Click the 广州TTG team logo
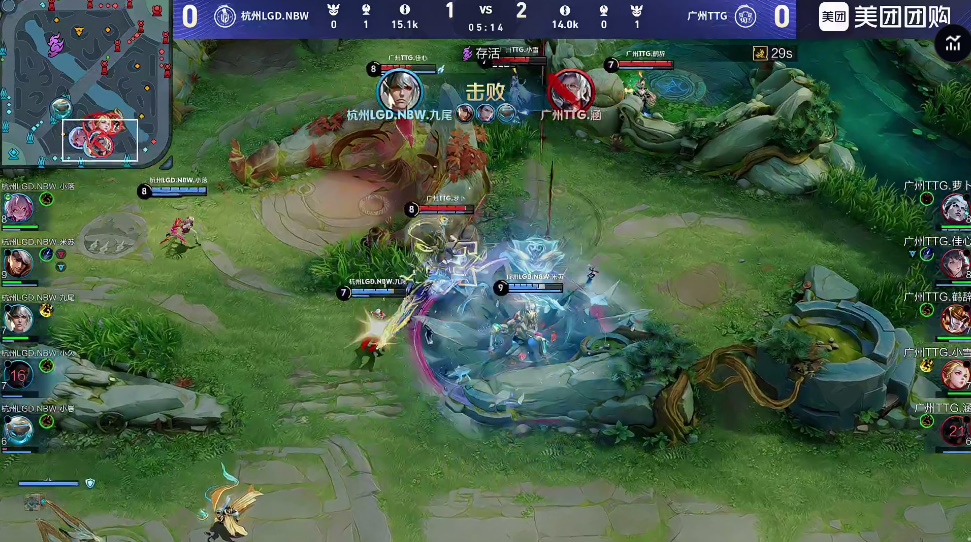The image size is (971, 542). coord(745,16)
